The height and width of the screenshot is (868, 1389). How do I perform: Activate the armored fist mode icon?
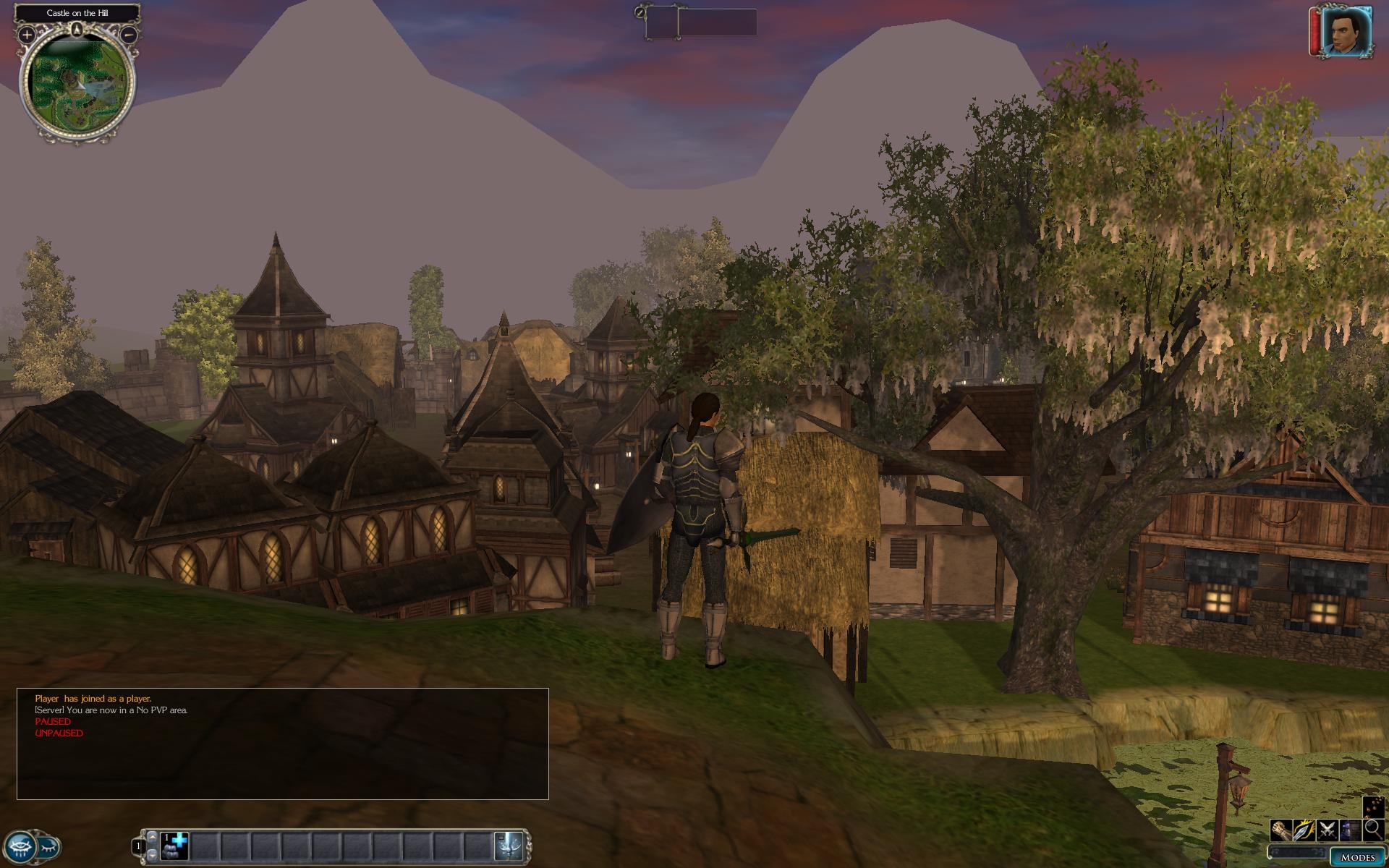1281,830
